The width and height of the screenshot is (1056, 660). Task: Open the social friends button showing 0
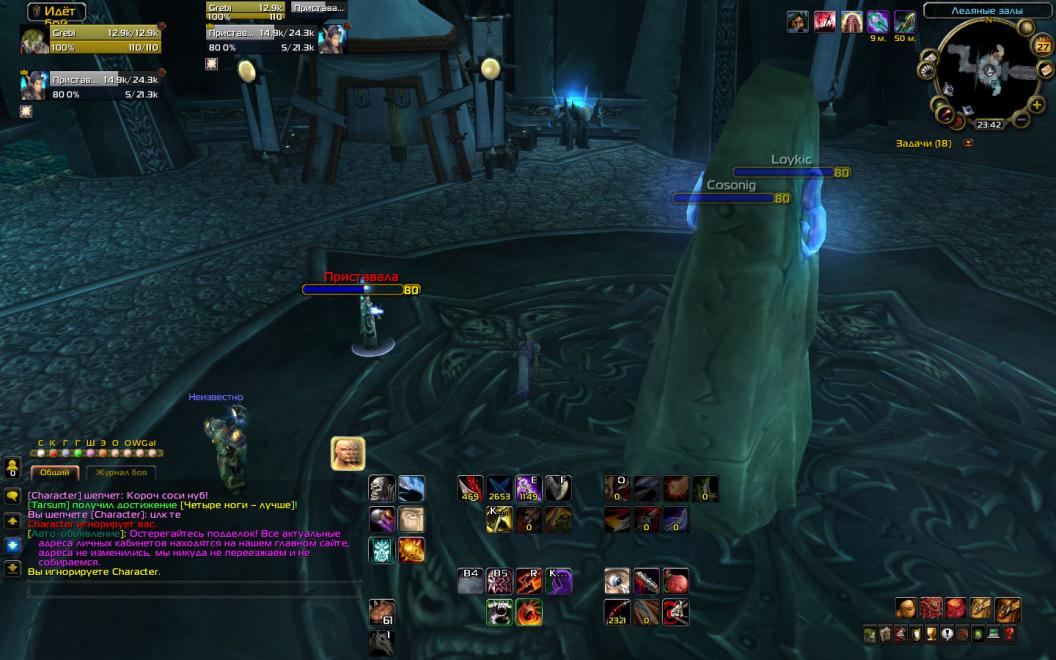point(13,467)
